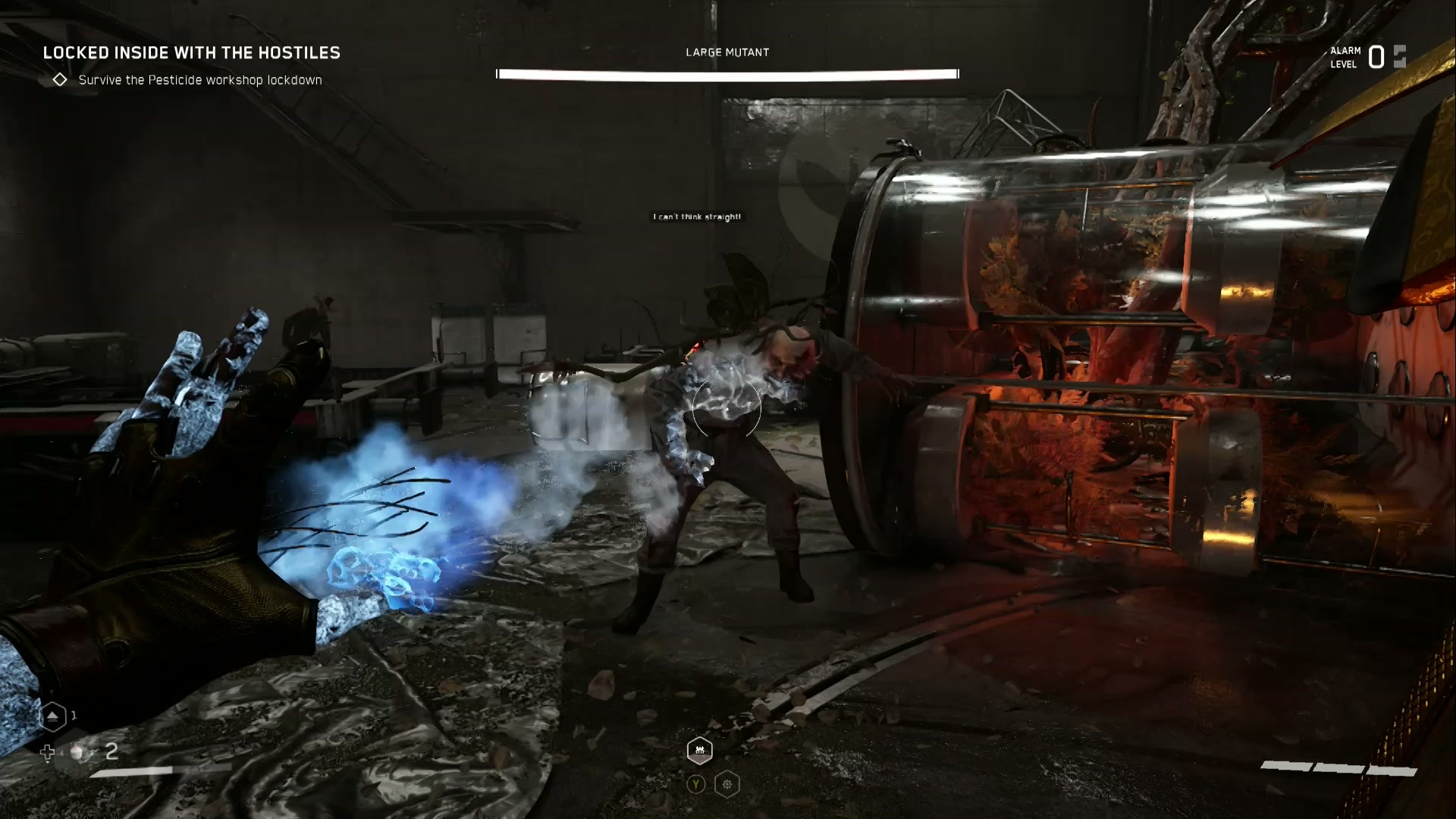This screenshot has width=1456, height=819.
Task: Select the LARGE MUTANT nameplate
Action: [x=726, y=52]
